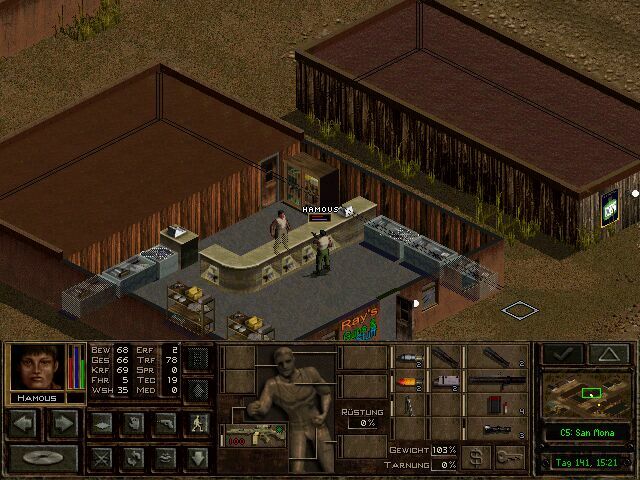Activate the hand action button
This screenshot has height=480, width=640.
[132, 424]
